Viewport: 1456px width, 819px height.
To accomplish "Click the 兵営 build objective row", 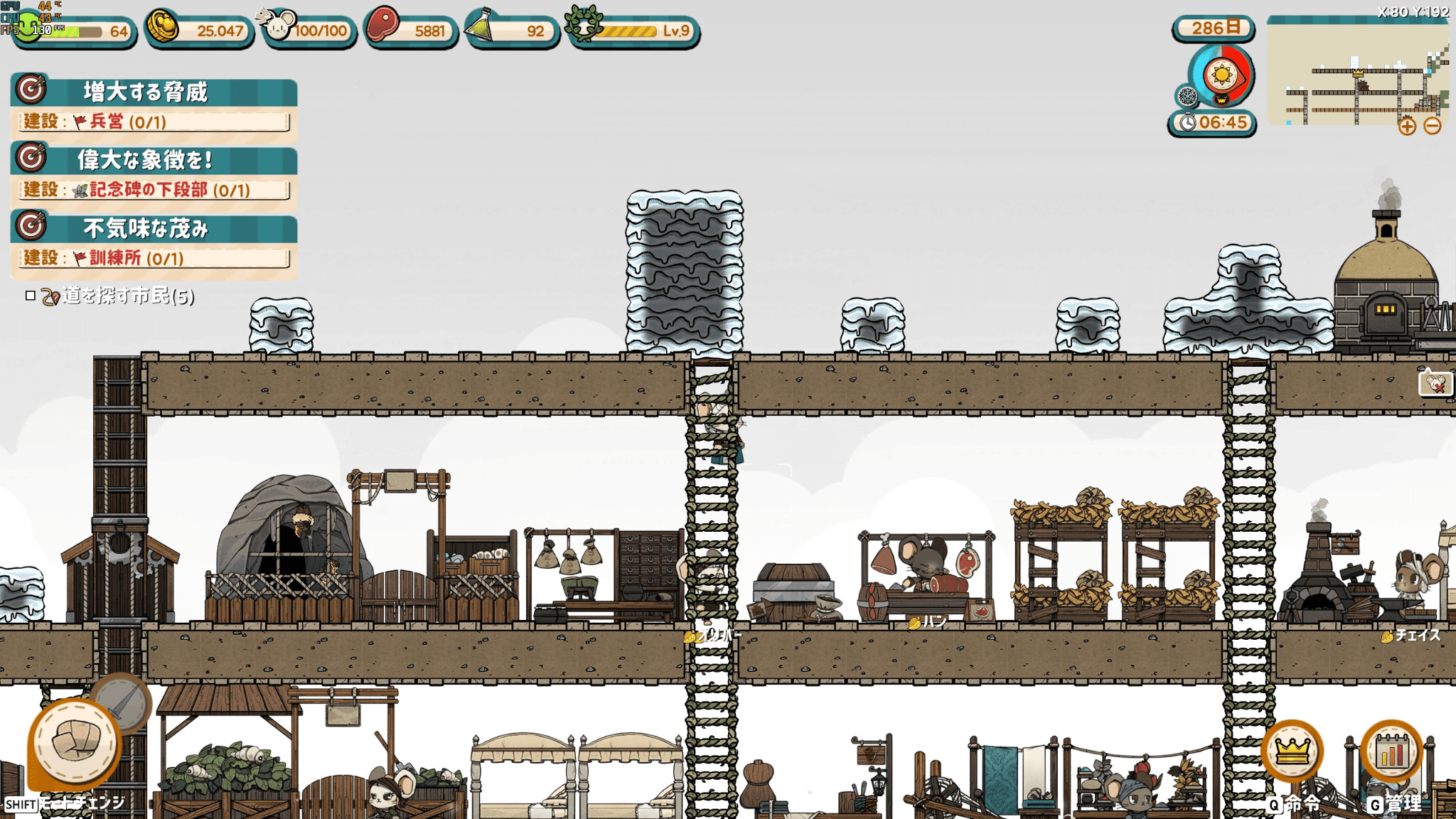I will coord(154,122).
